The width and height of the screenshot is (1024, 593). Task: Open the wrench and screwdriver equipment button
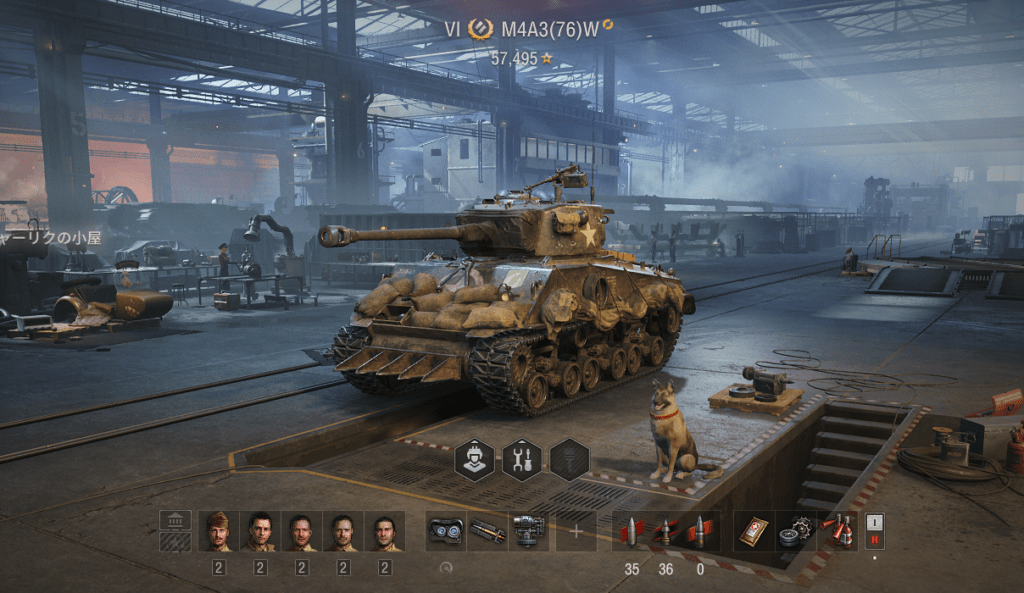tap(521, 459)
